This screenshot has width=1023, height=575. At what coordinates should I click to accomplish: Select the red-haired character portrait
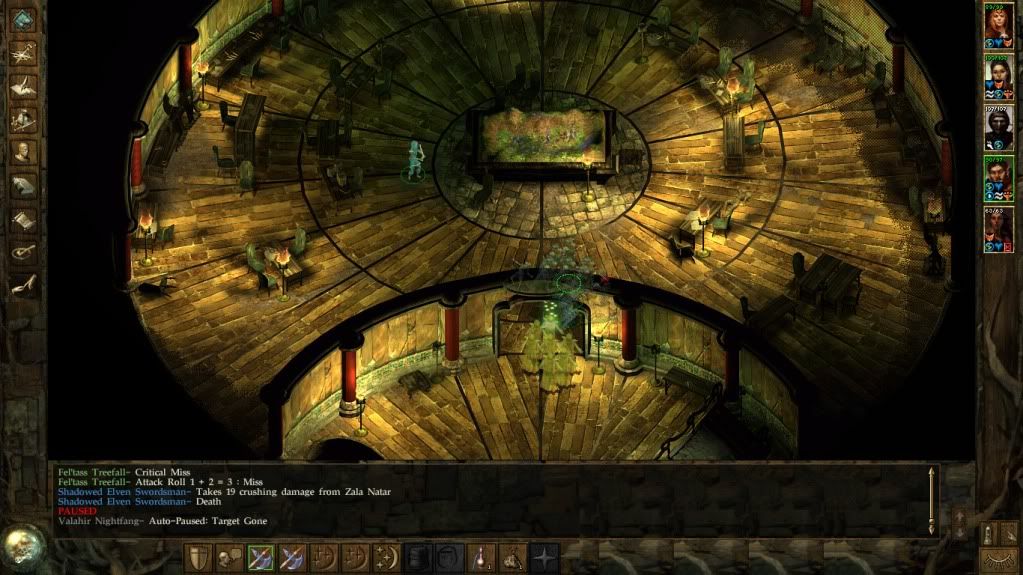pyautogui.click(x=998, y=25)
